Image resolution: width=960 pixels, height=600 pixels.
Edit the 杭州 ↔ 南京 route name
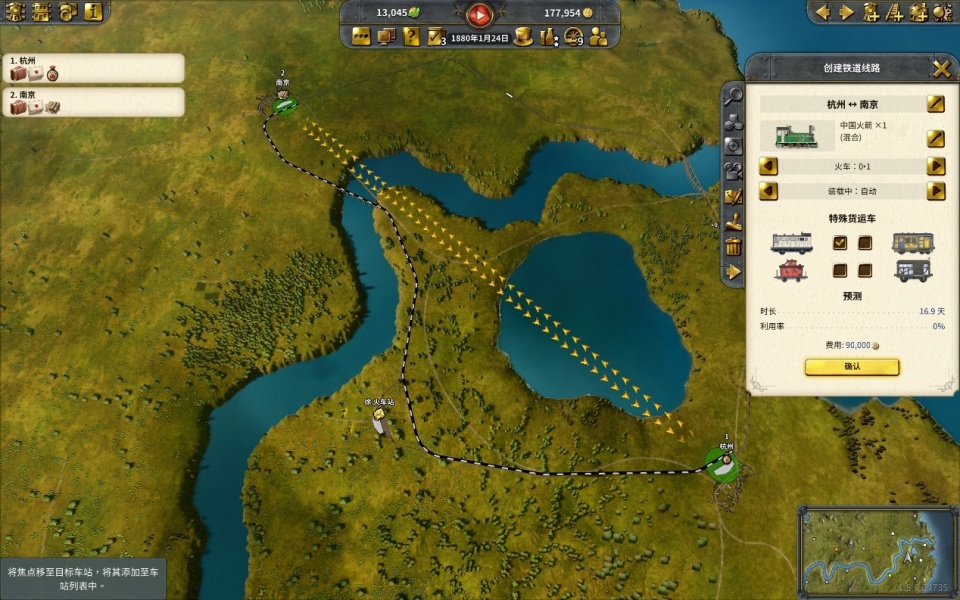935,104
